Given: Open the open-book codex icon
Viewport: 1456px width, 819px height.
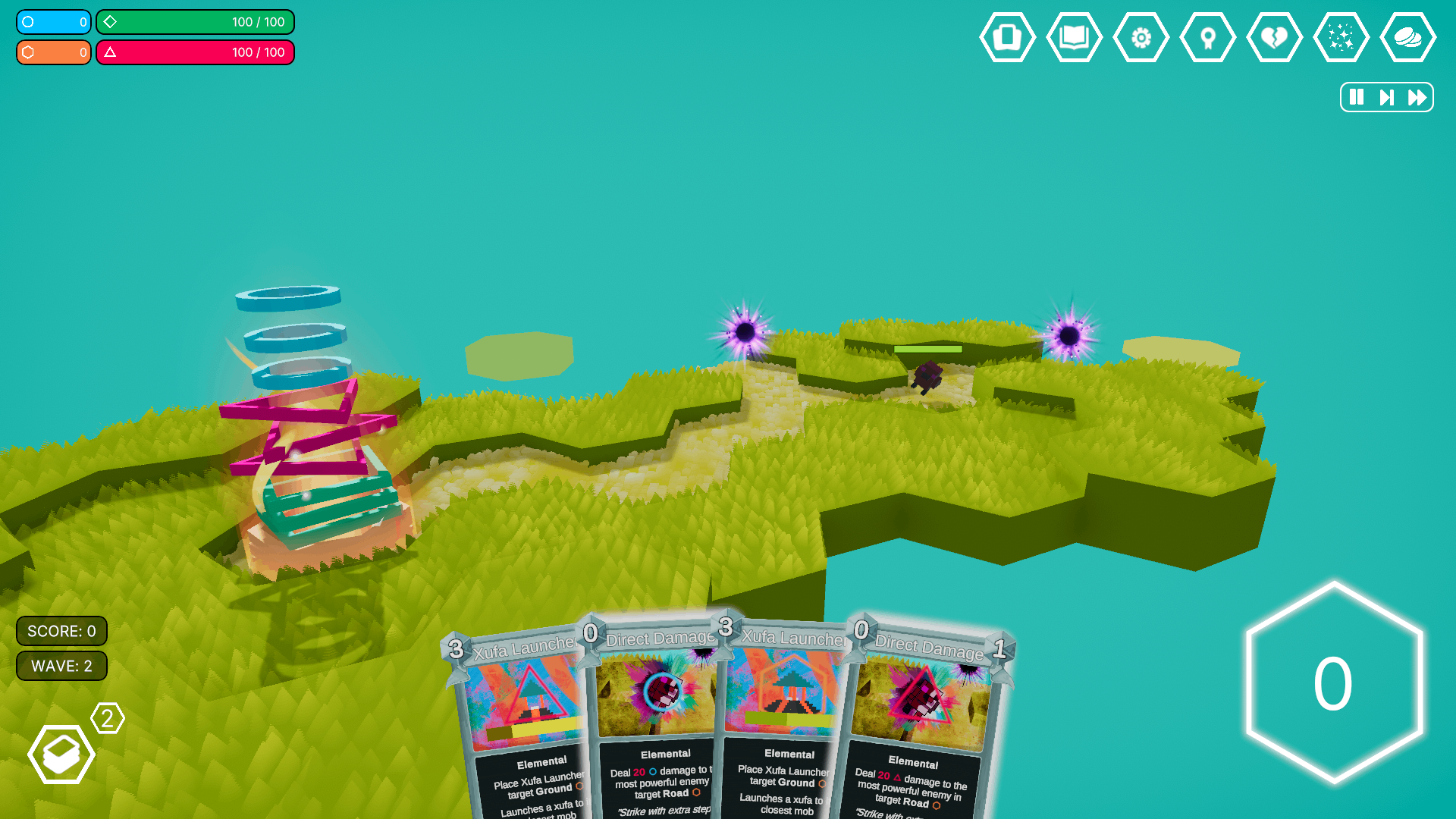Looking at the screenshot, I should click(x=1074, y=37).
